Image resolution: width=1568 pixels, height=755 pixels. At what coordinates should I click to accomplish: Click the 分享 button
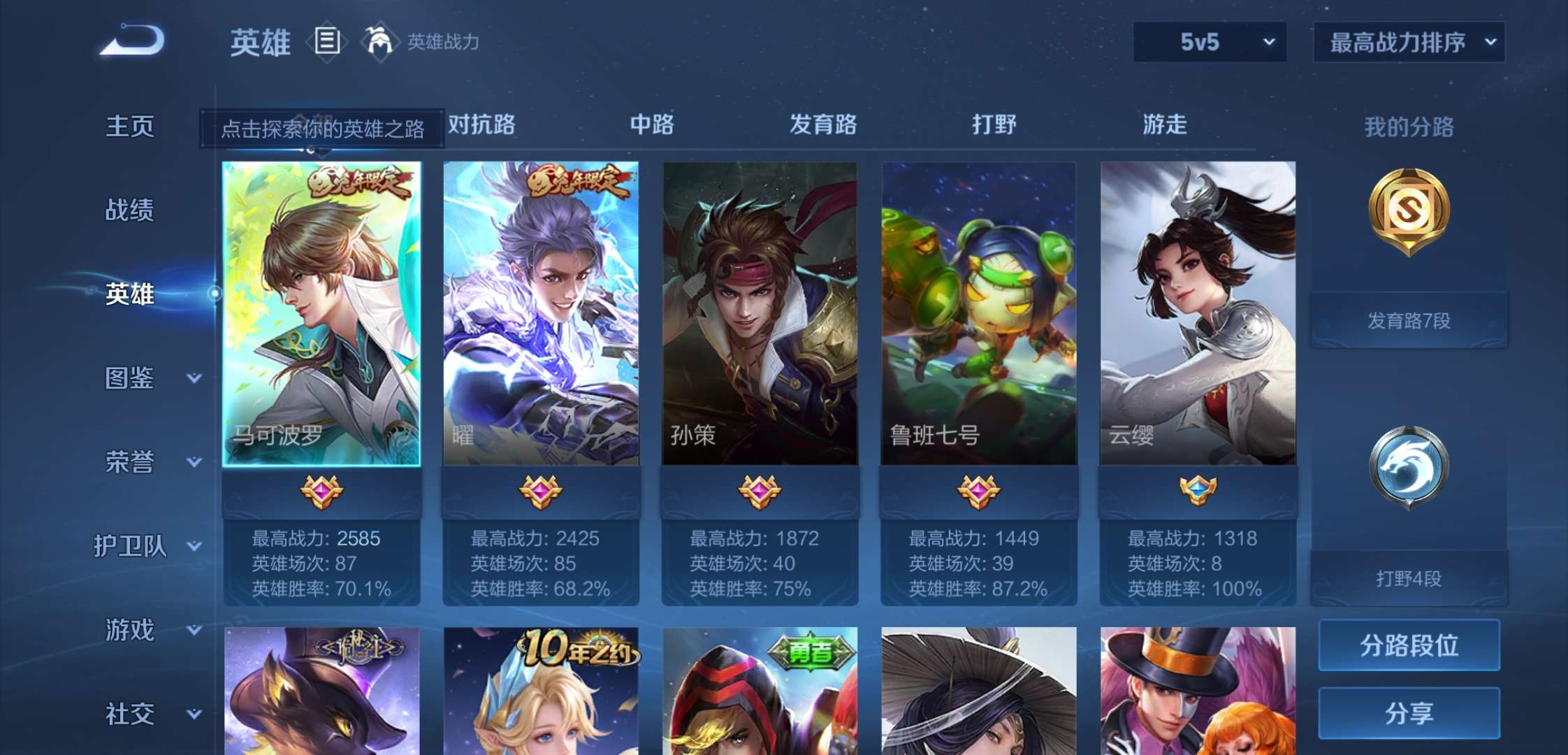coord(1408,714)
